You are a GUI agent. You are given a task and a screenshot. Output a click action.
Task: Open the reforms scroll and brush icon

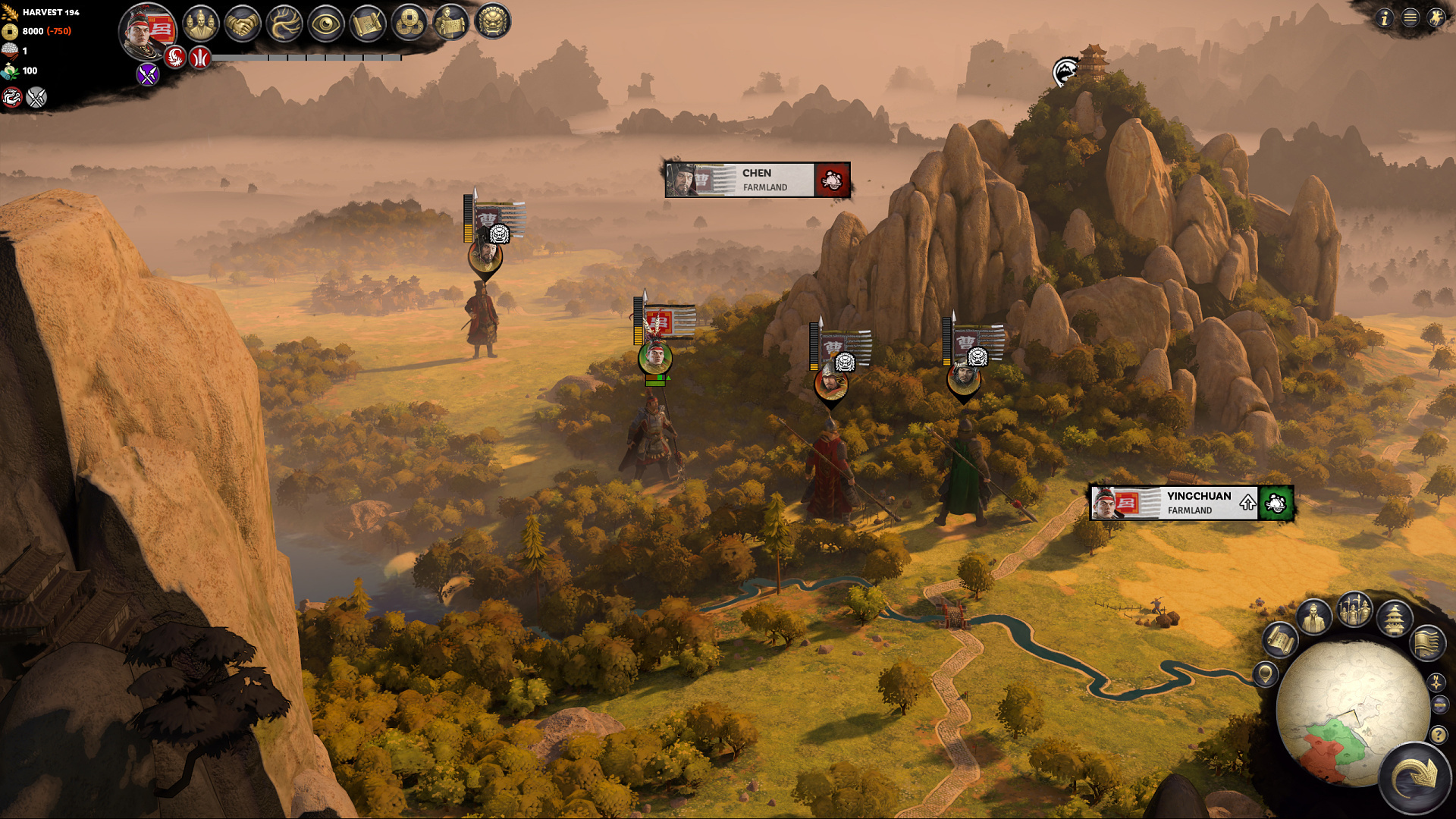(x=368, y=24)
